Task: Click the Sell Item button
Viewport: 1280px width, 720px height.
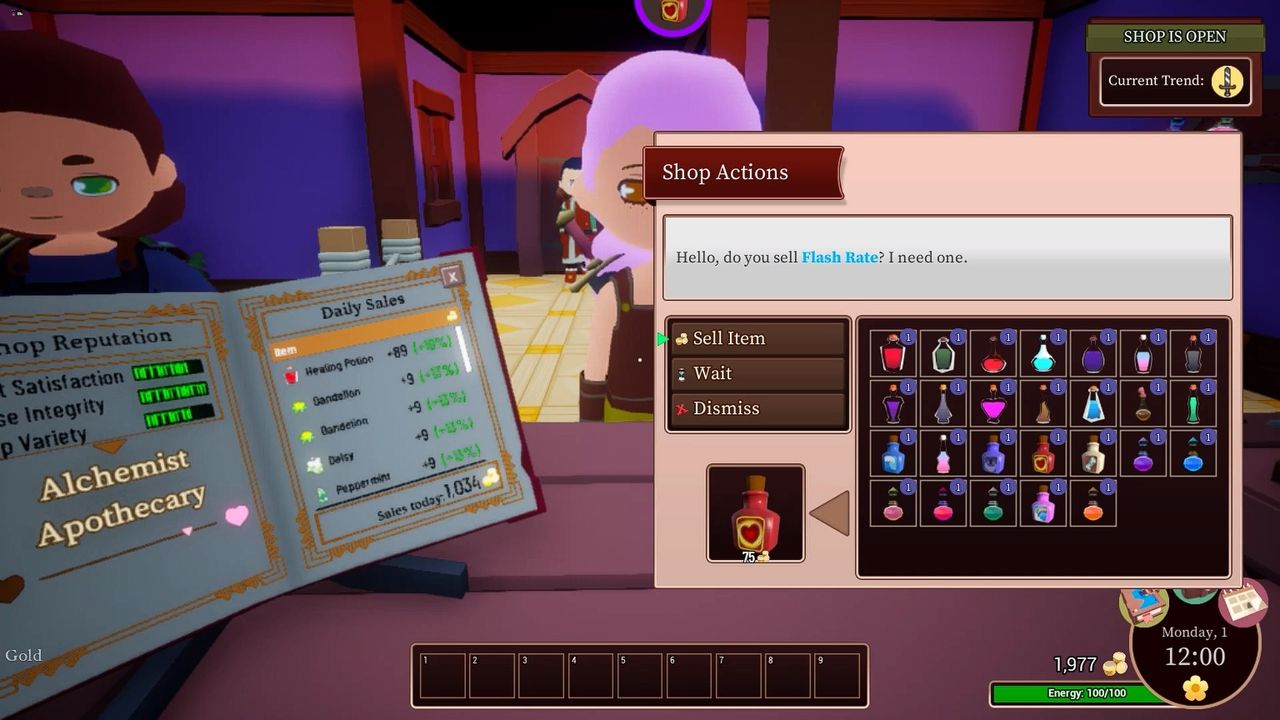Action: 757,338
